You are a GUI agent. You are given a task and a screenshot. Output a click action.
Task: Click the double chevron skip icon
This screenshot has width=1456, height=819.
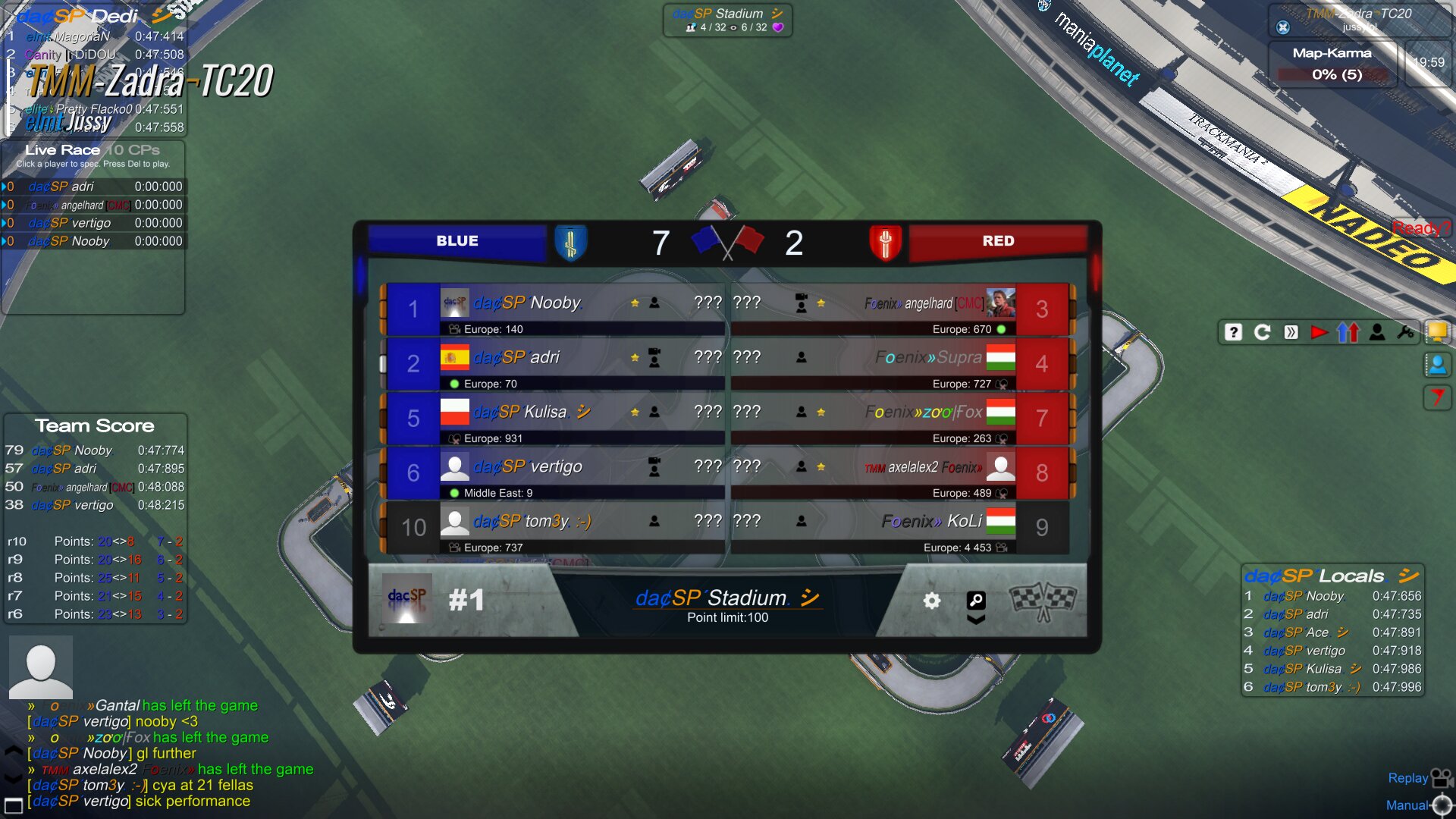pos(1291,332)
